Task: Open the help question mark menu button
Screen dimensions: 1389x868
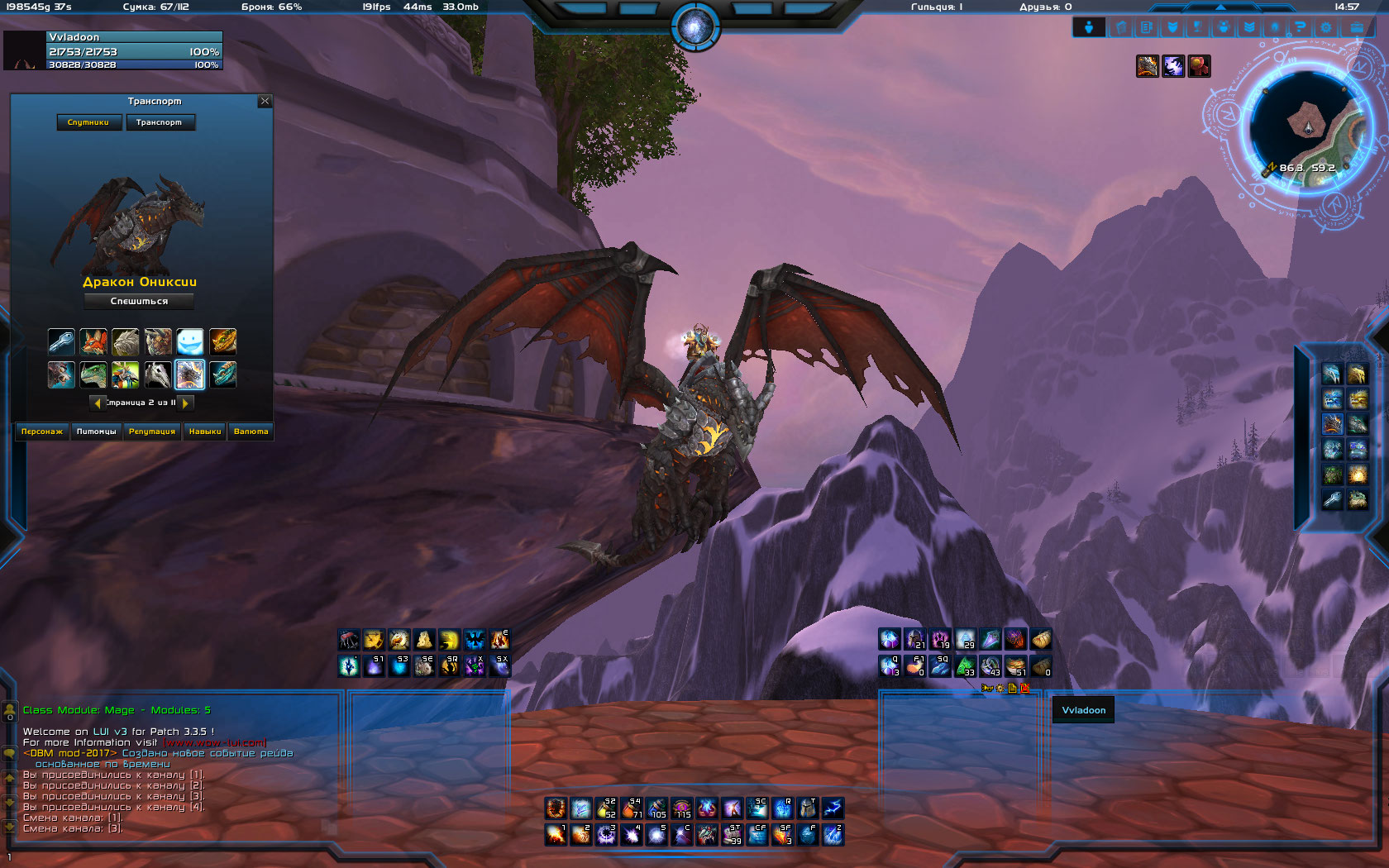Action: [x=1301, y=27]
